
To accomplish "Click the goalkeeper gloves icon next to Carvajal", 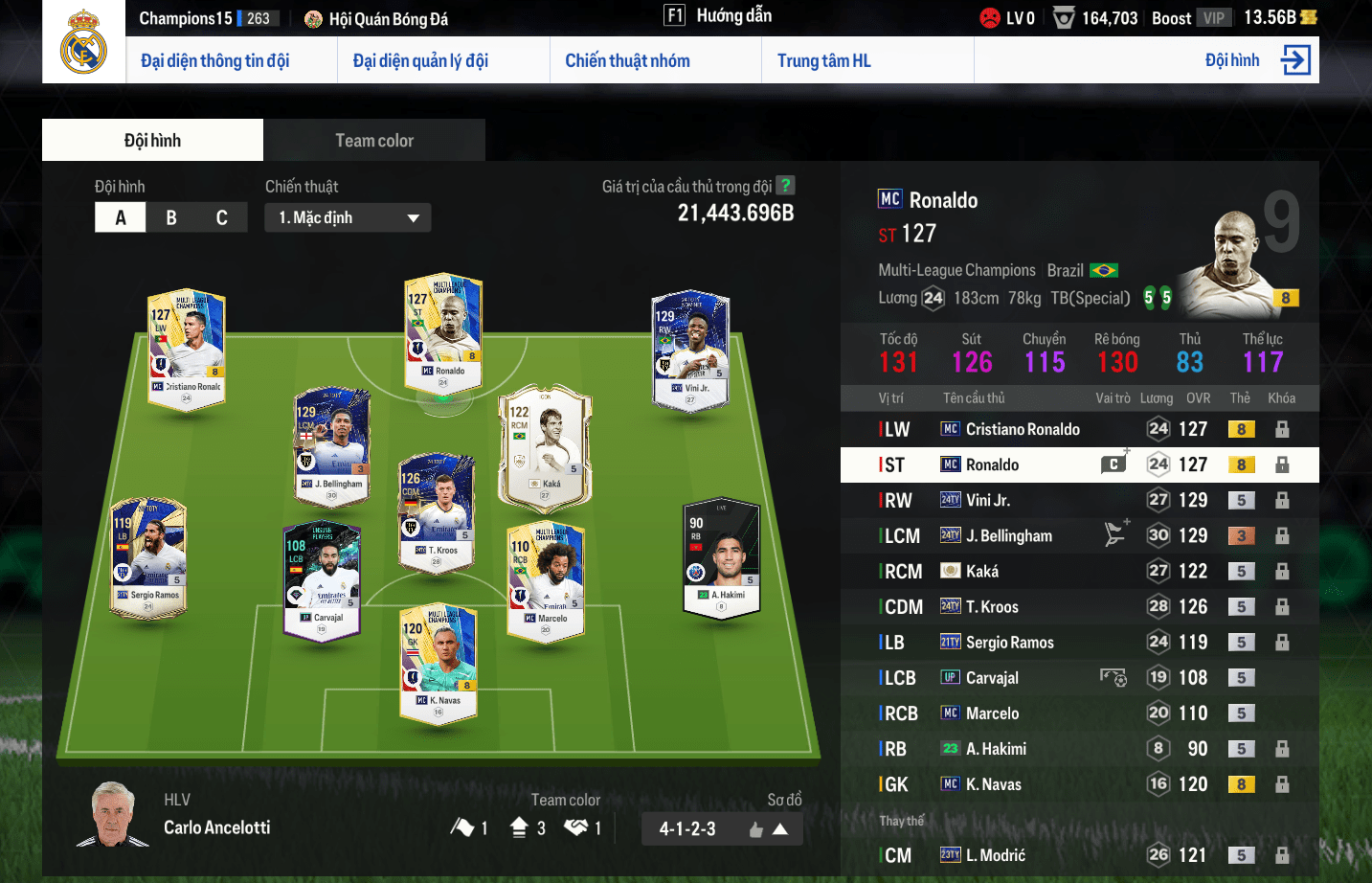I will 1114,677.
